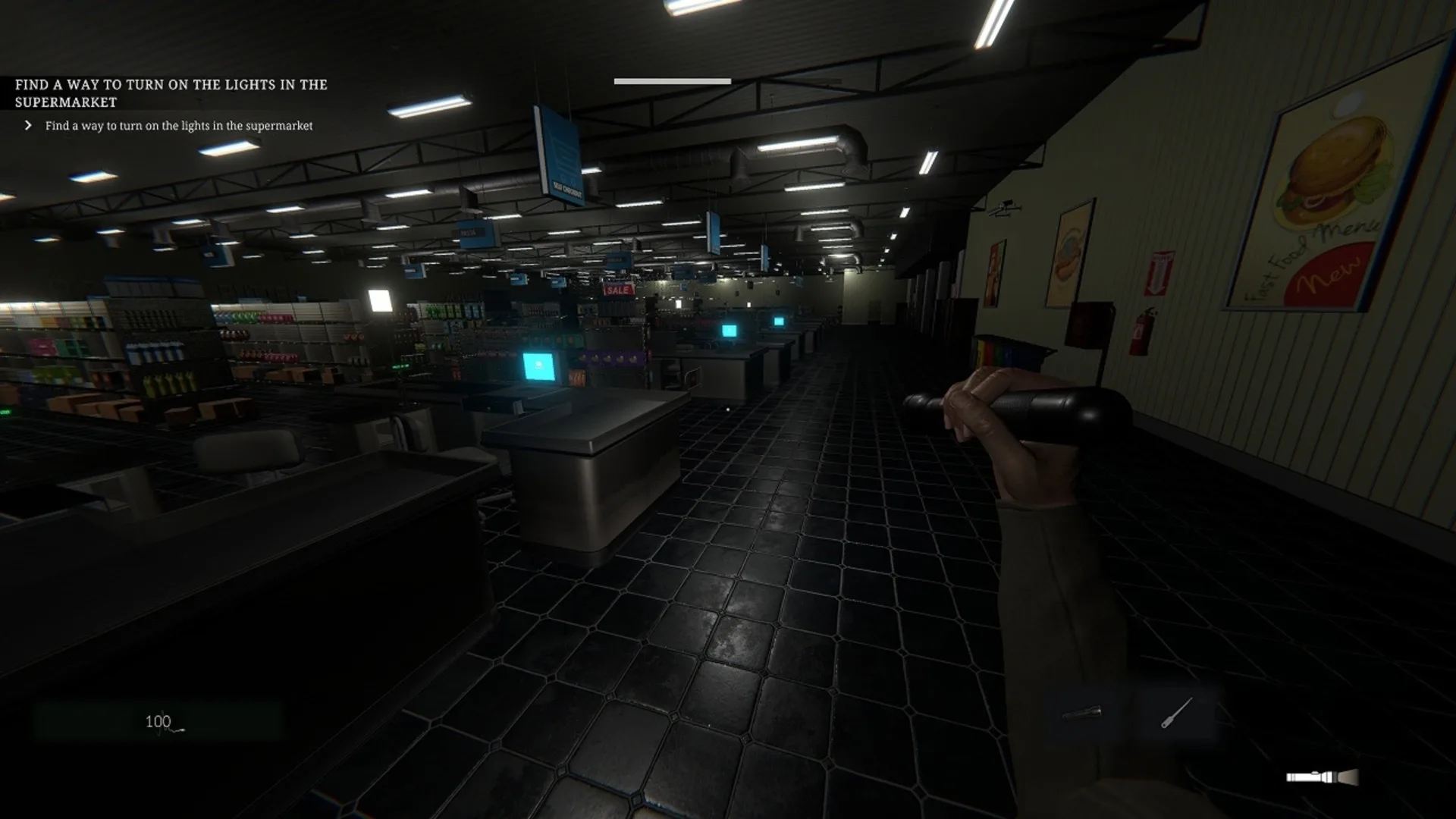Click the framed poster beside the fast food menu

click(1072, 253)
